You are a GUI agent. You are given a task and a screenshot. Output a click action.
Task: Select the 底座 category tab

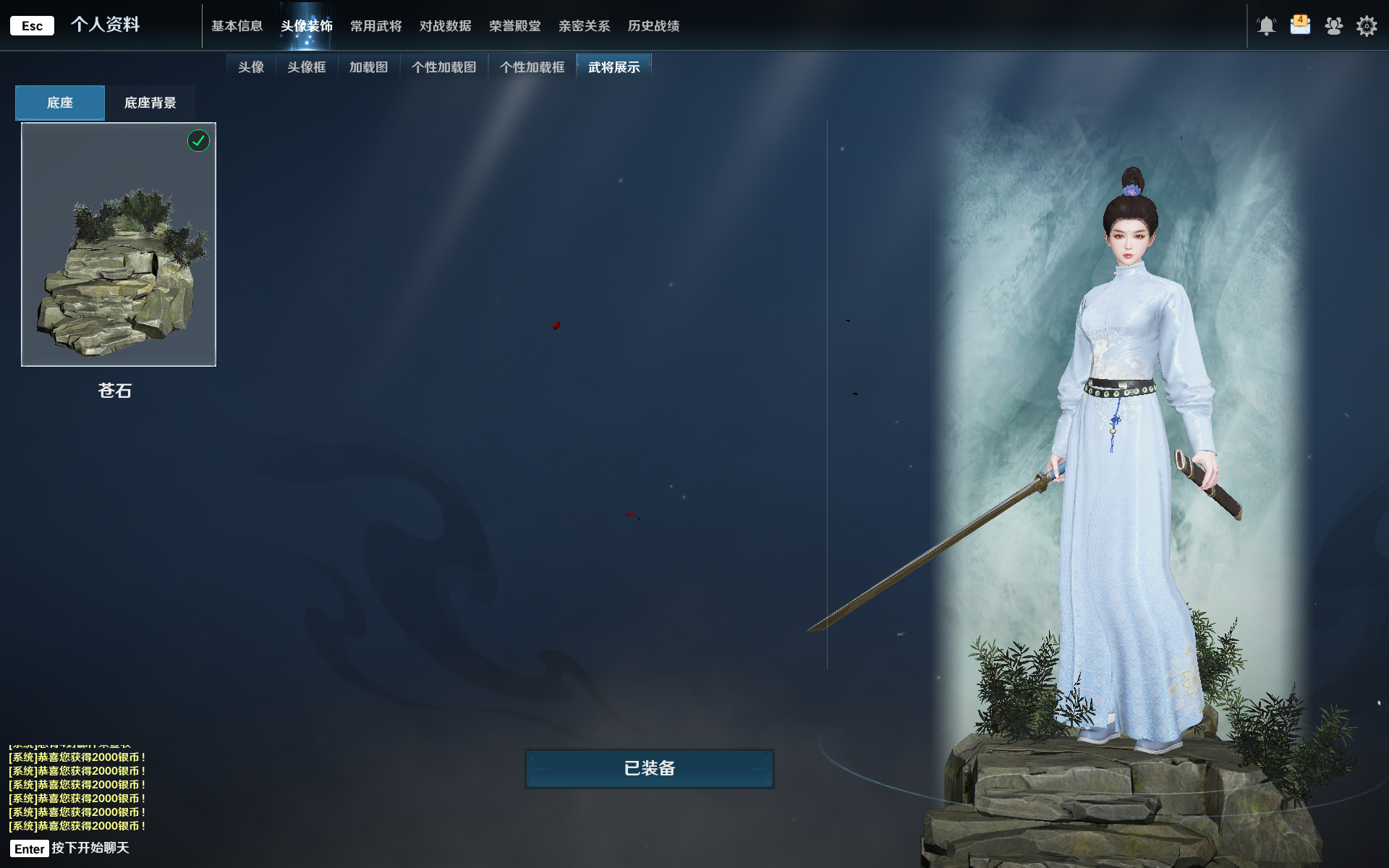pos(60,103)
